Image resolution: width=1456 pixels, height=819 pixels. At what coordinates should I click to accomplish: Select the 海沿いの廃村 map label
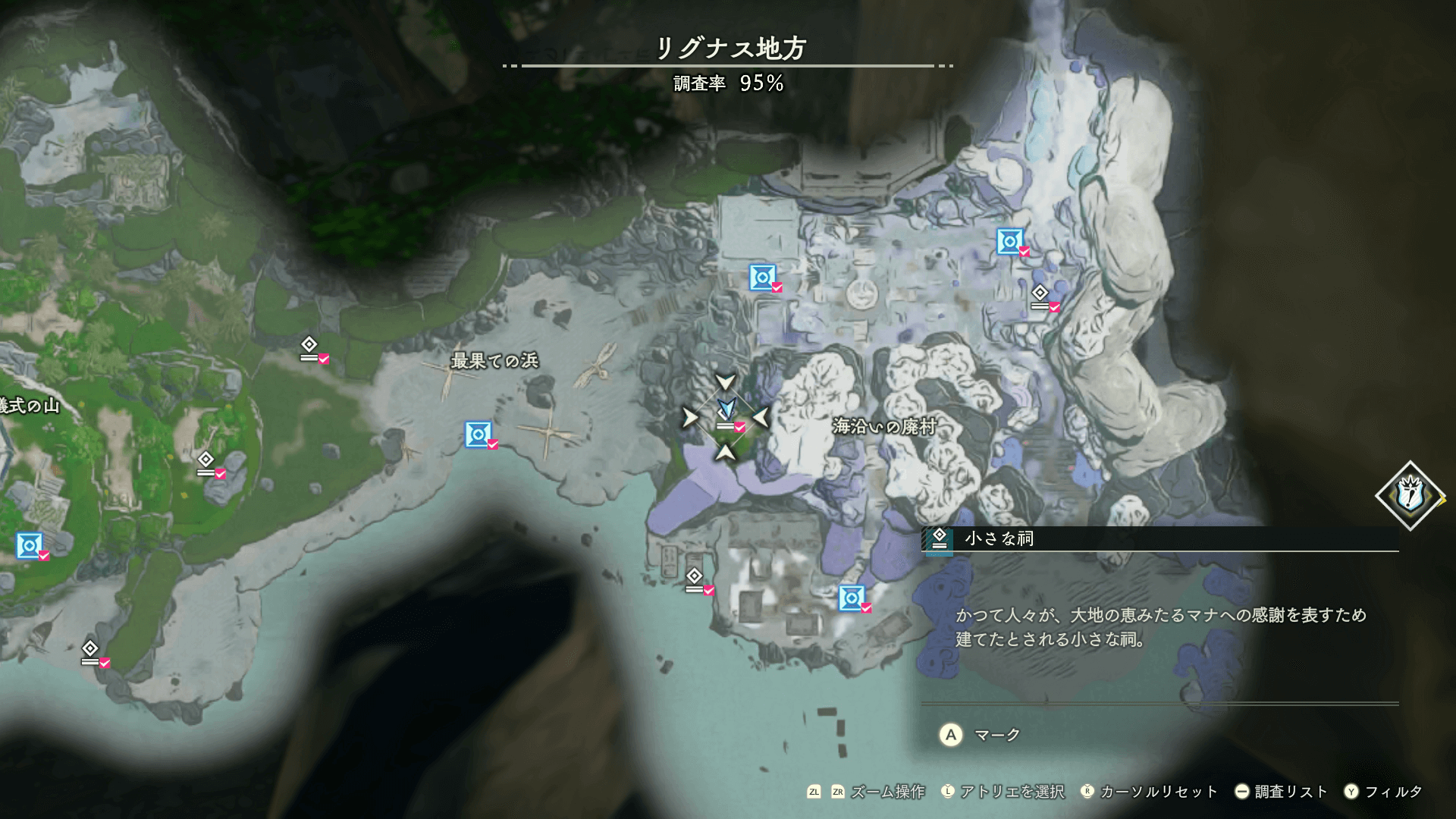[884, 426]
